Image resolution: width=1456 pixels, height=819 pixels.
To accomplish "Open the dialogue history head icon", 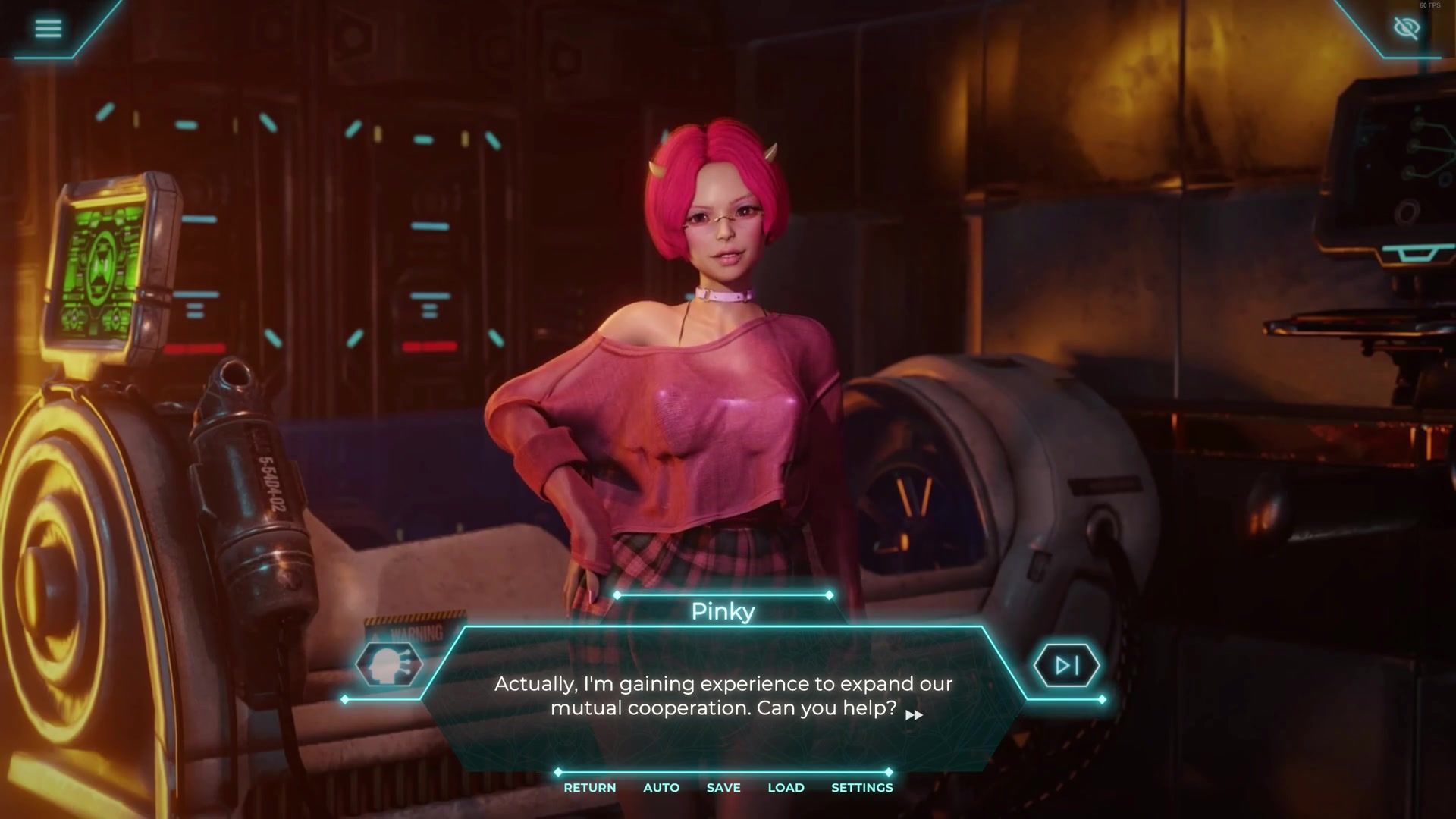I will coord(388,665).
